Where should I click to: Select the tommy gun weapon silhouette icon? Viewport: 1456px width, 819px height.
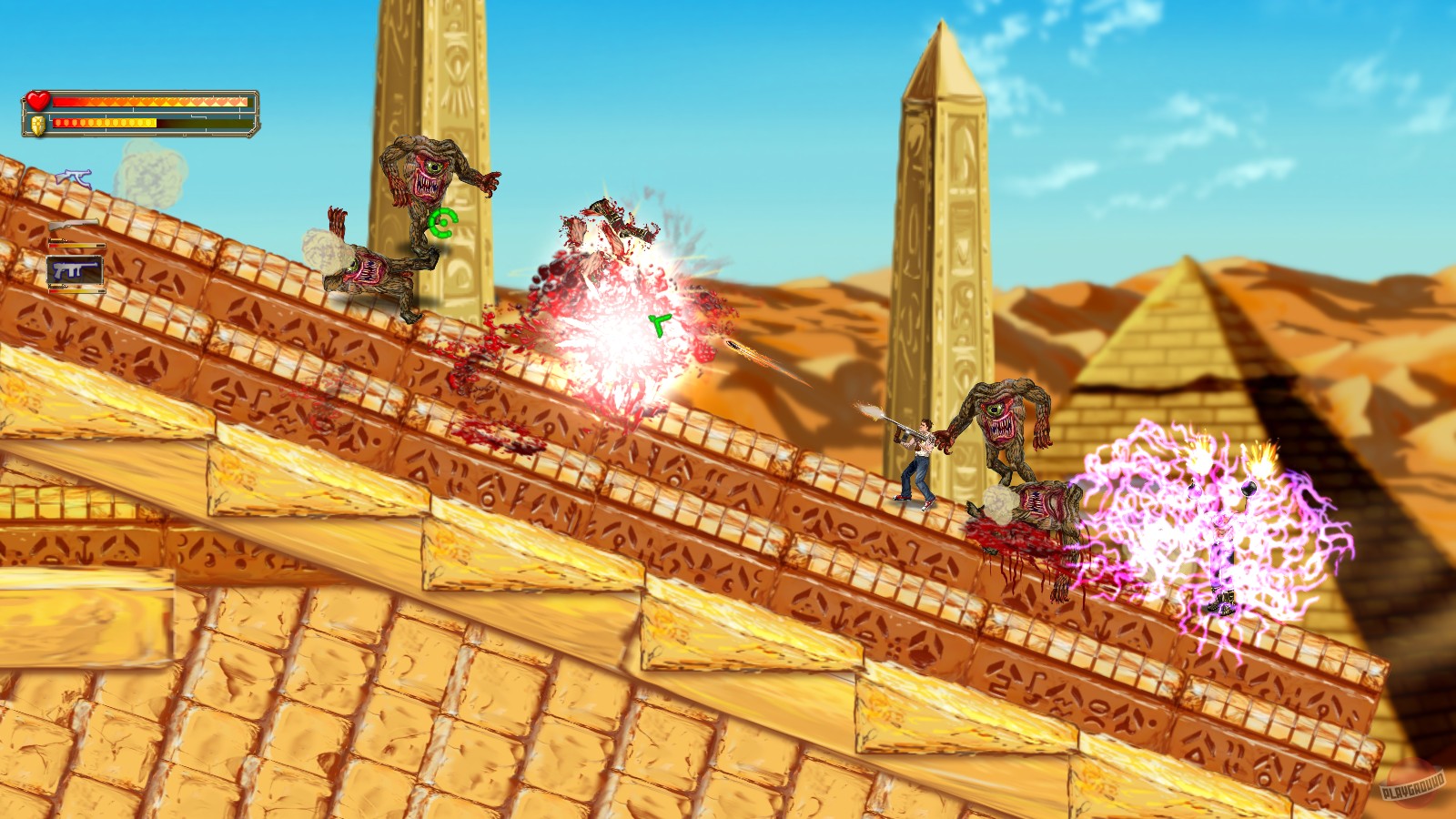[72, 177]
